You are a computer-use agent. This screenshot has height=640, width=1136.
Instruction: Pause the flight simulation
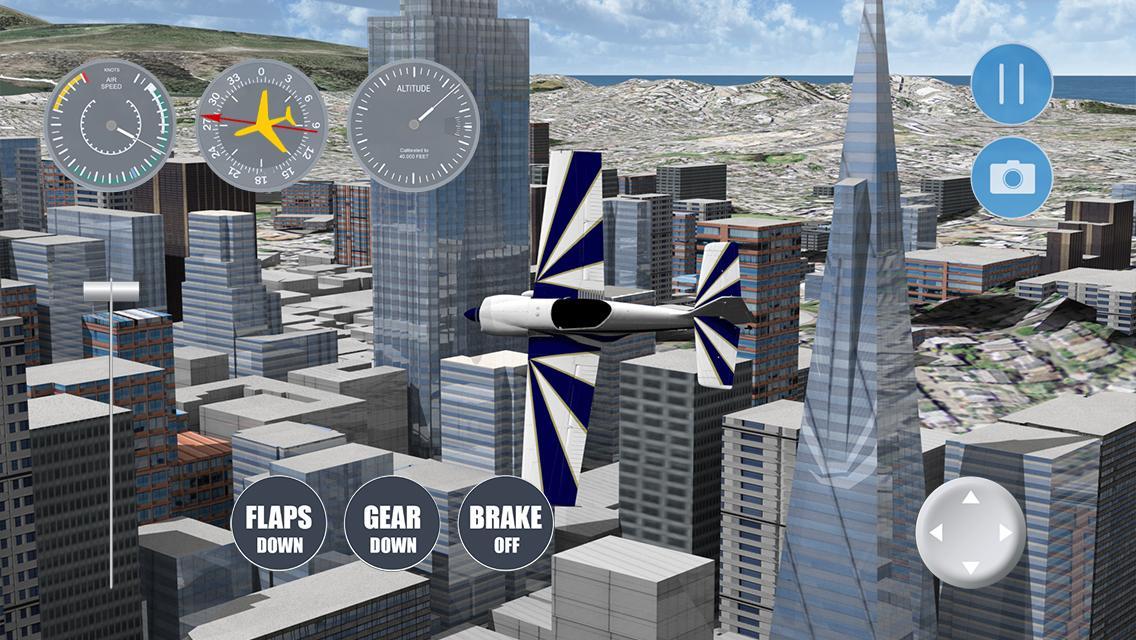1011,83
